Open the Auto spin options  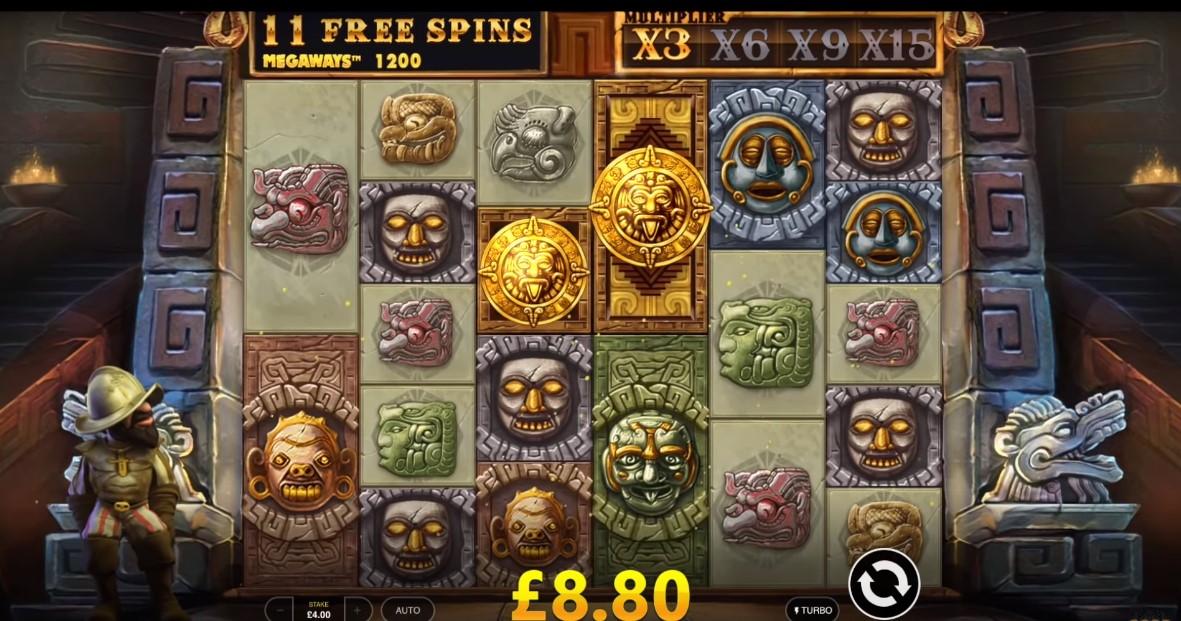click(x=408, y=609)
